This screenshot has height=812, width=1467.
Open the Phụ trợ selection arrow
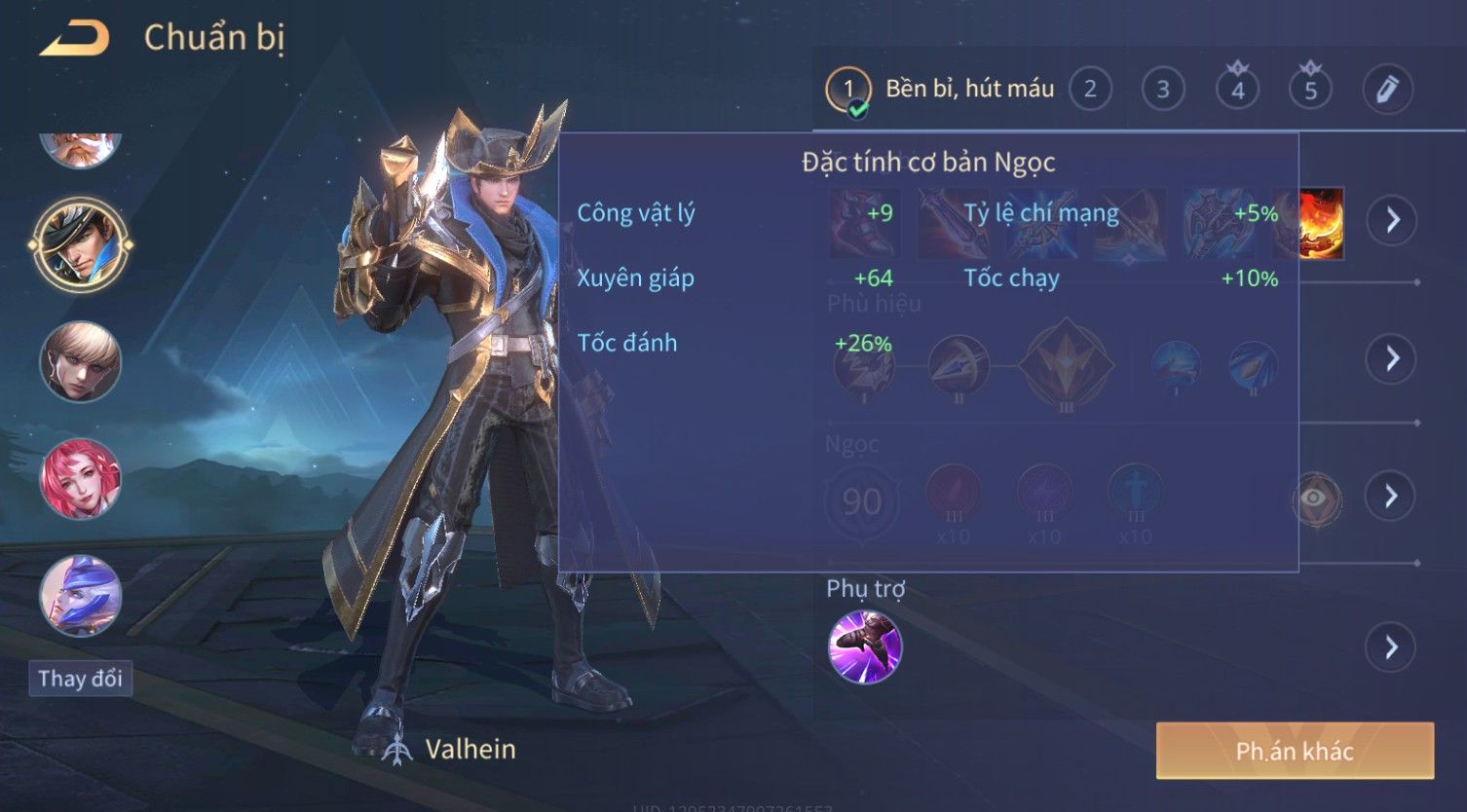point(1391,646)
